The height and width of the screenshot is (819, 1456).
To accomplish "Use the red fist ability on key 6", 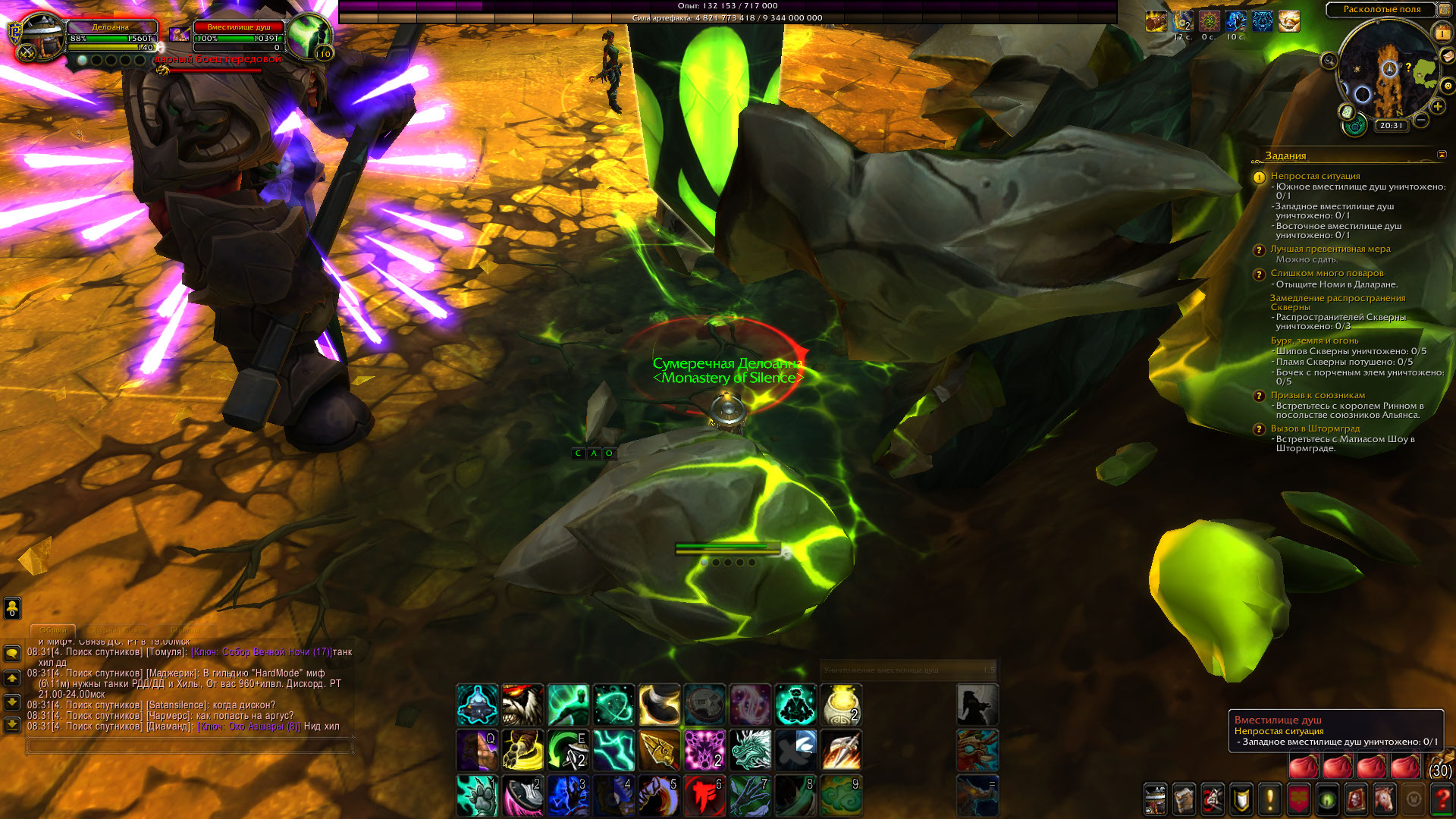I will tap(704, 795).
